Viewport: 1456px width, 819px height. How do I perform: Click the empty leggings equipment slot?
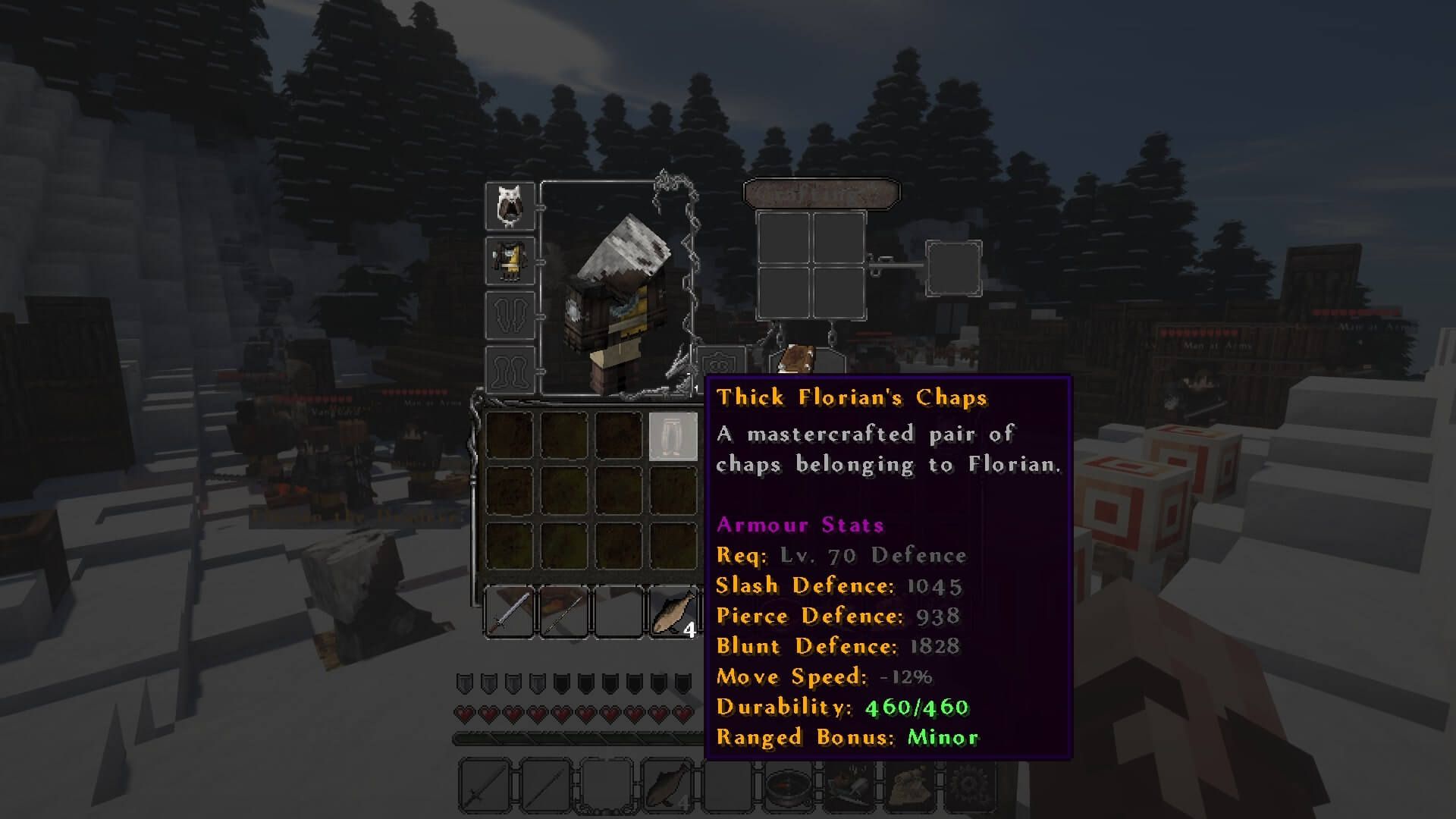(x=510, y=315)
